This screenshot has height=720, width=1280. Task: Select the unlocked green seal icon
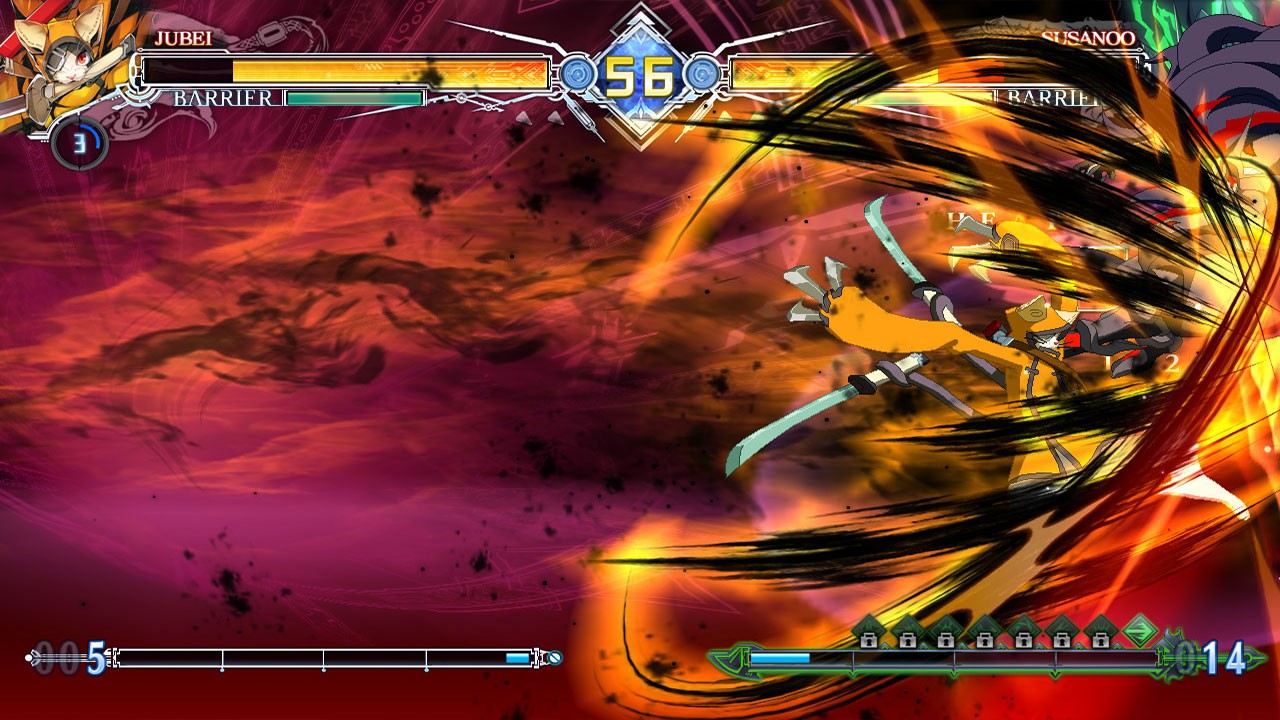[1138, 632]
